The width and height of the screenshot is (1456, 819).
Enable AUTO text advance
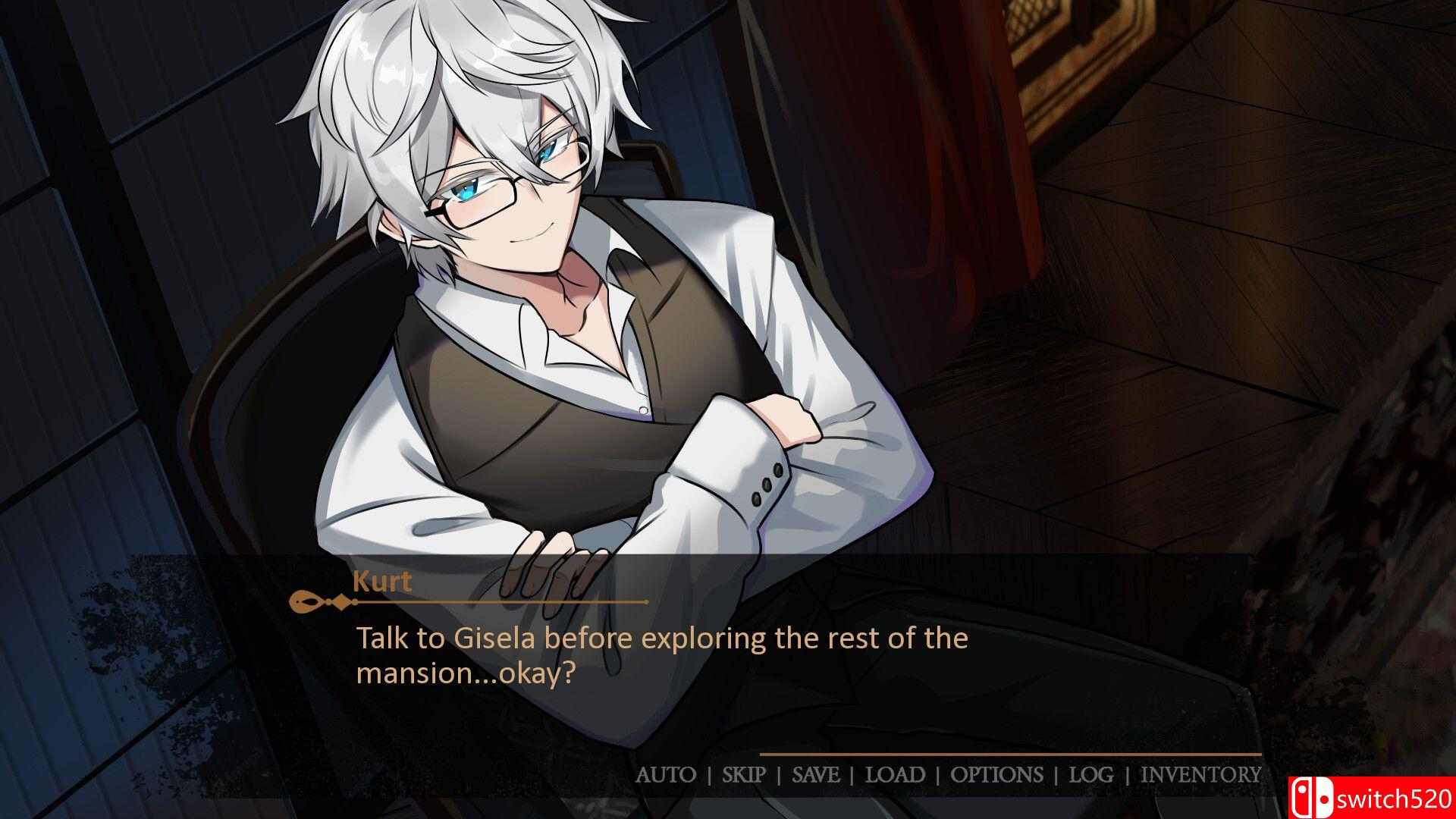[x=665, y=774]
